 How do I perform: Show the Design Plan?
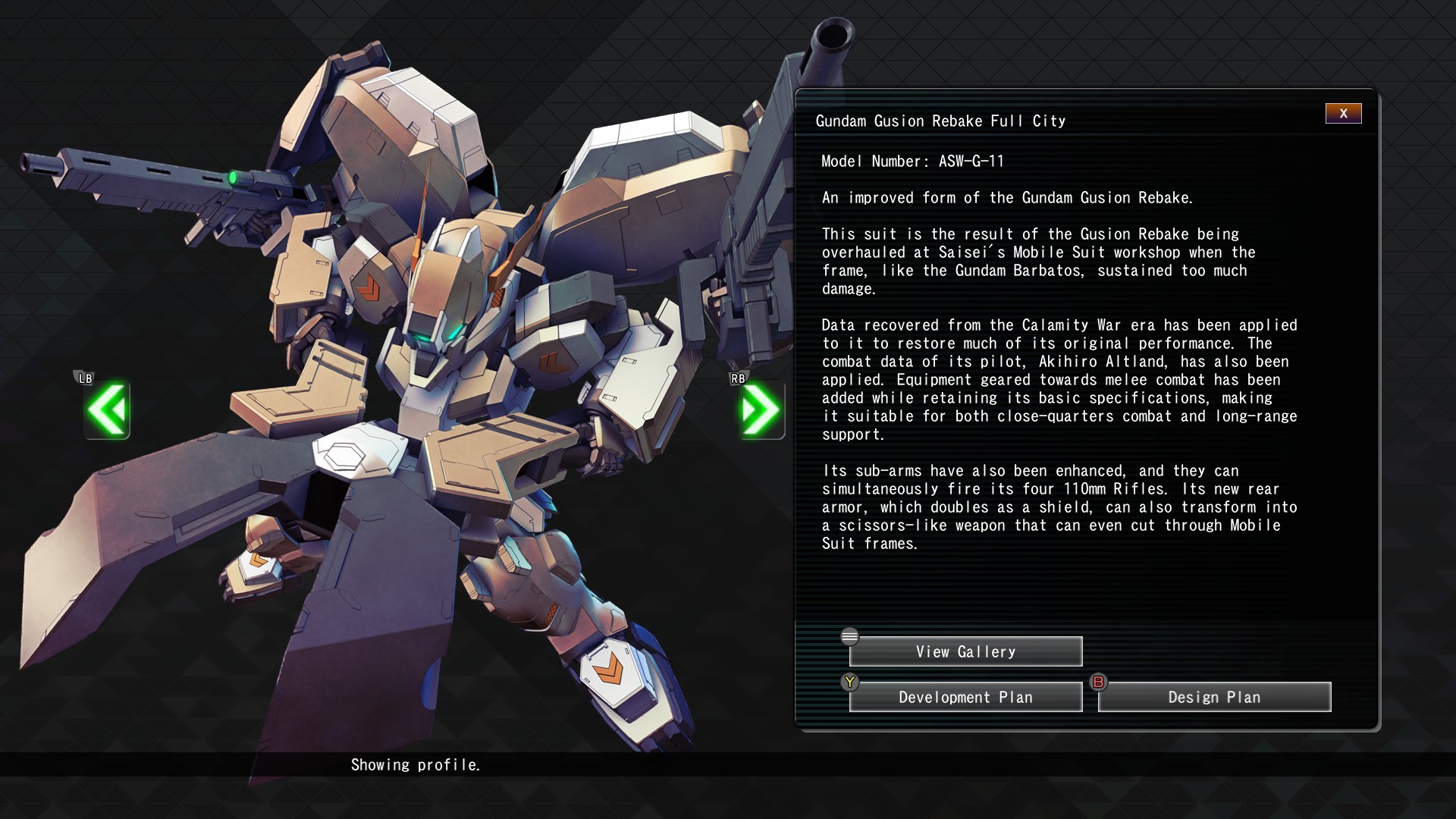click(1214, 698)
